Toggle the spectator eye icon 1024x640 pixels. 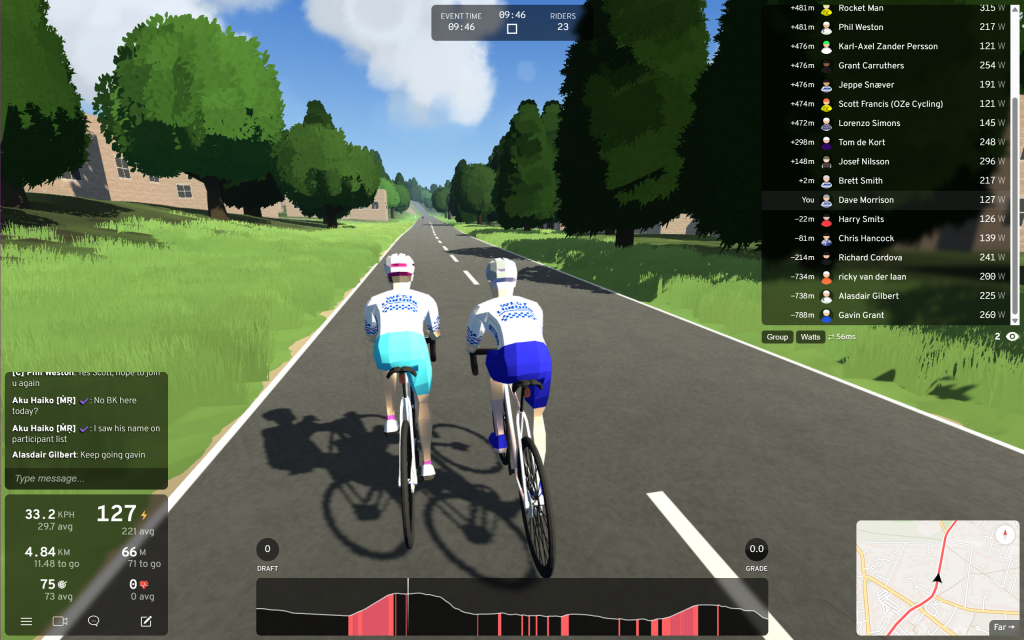pyautogui.click(x=1012, y=337)
